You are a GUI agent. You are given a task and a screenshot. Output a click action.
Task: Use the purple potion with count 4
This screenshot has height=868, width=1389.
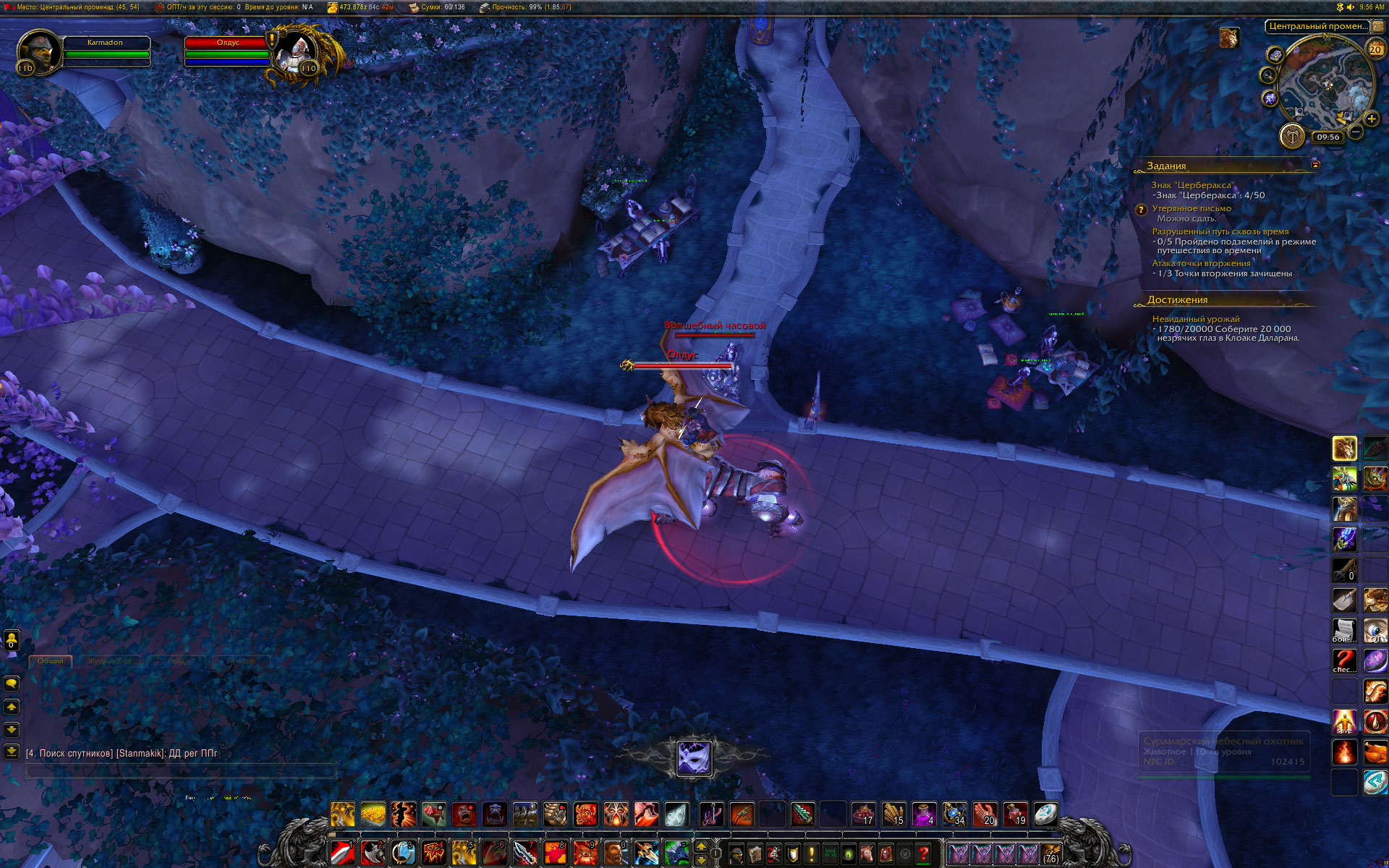(925, 814)
